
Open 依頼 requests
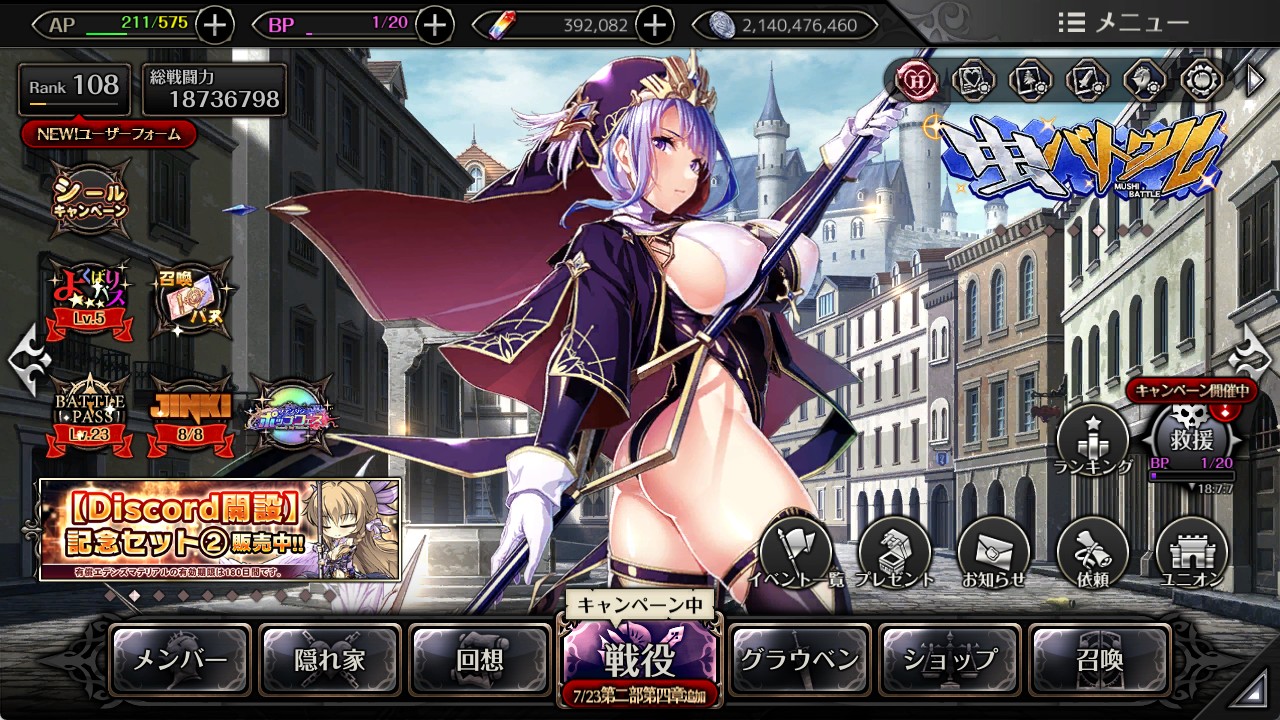tap(1092, 553)
